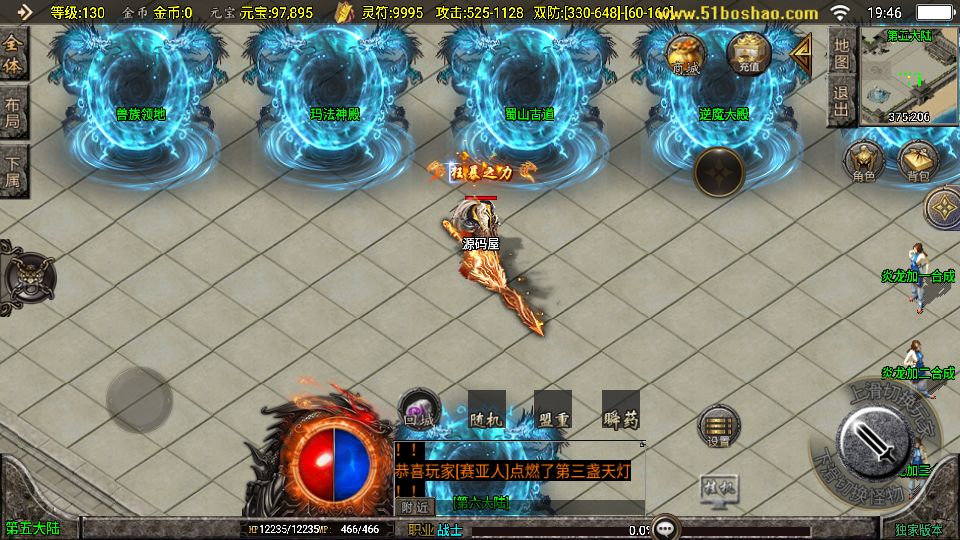Use the 回城 return-to-town skill
This screenshot has height=540, width=960.
tap(419, 411)
